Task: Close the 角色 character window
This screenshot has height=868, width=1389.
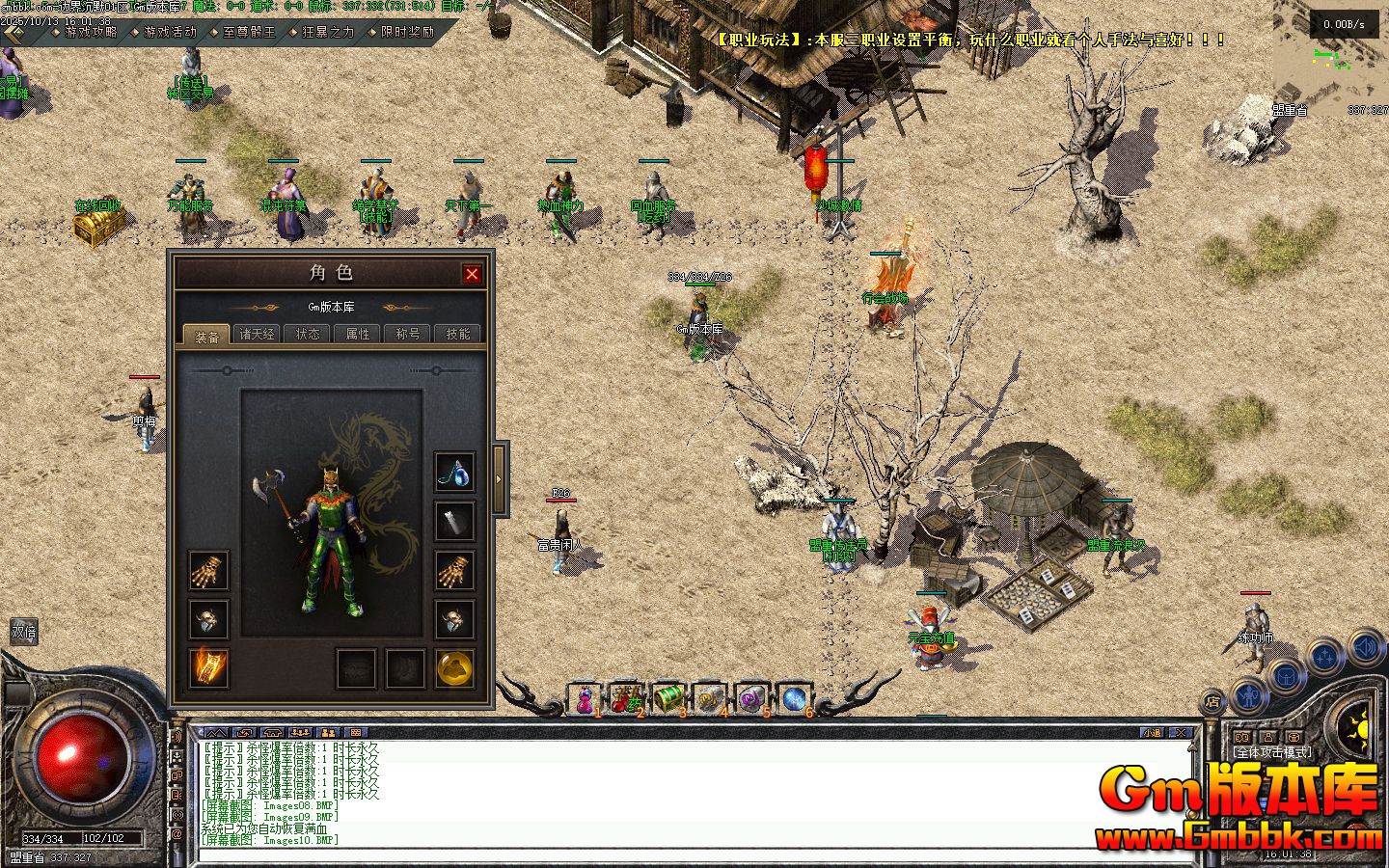Action: tap(472, 274)
